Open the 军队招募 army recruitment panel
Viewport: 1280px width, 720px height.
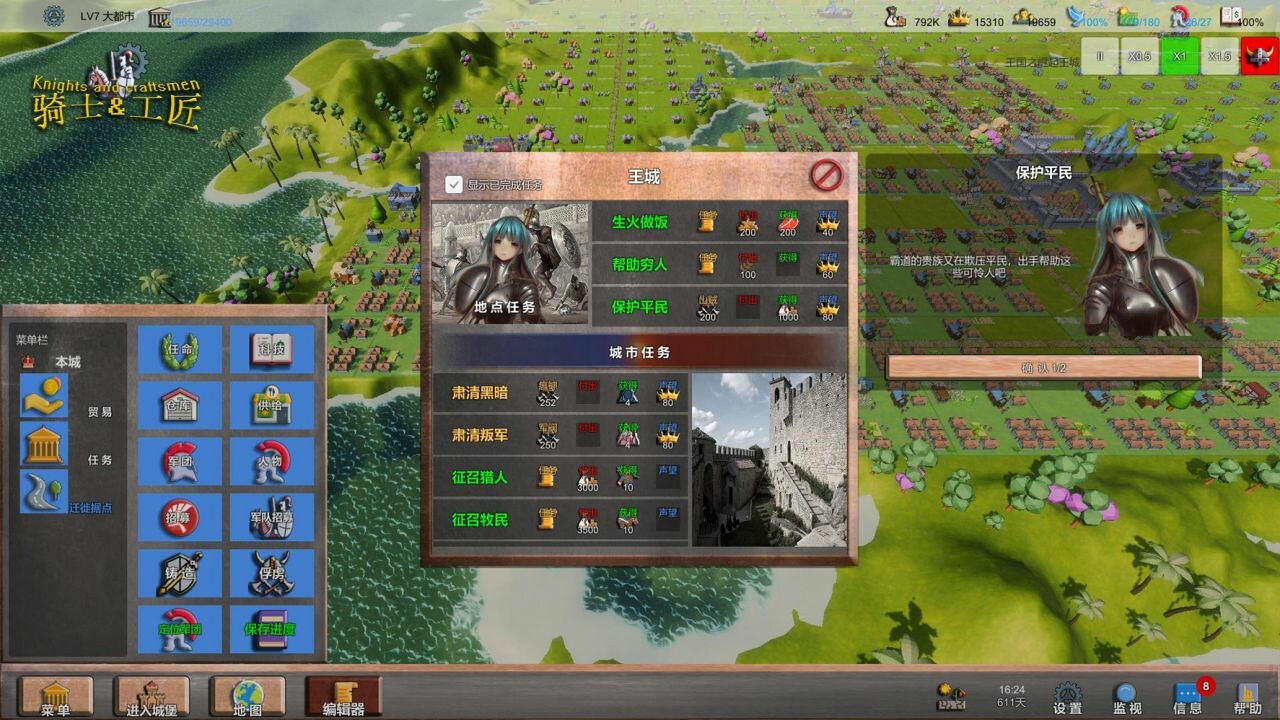pos(271,517)
